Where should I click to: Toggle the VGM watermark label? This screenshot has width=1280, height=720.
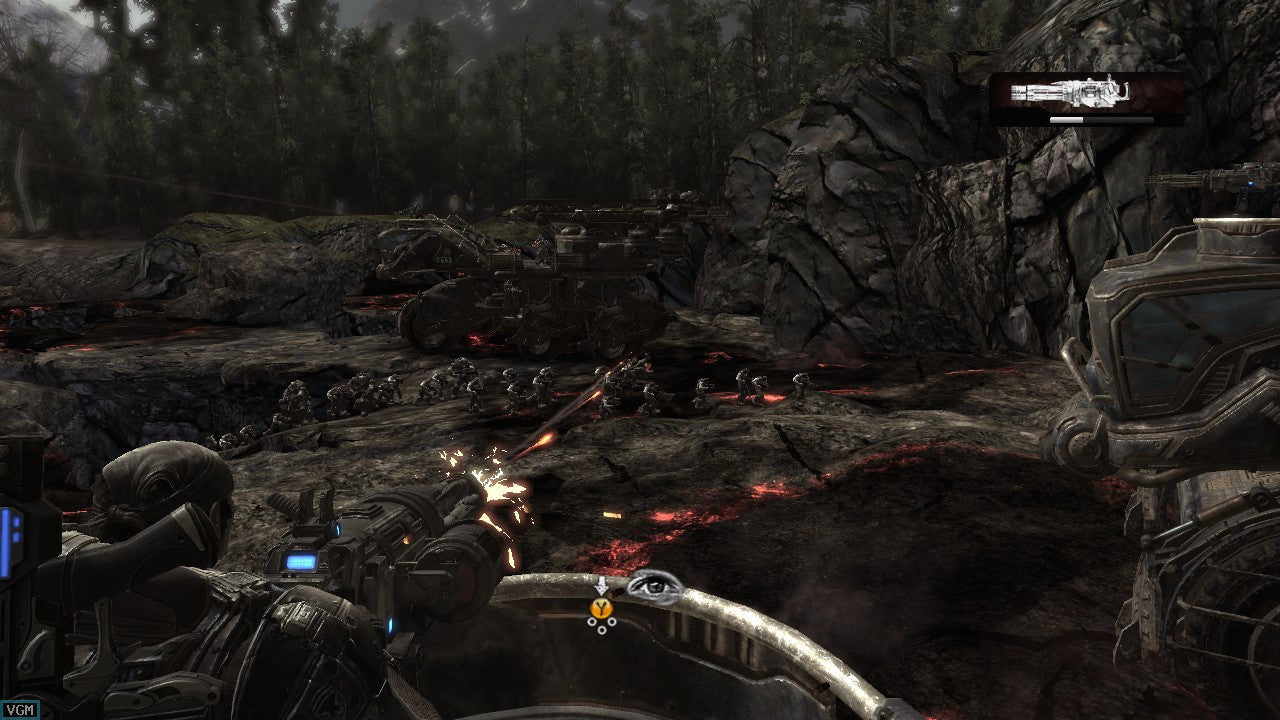point(21,707)
